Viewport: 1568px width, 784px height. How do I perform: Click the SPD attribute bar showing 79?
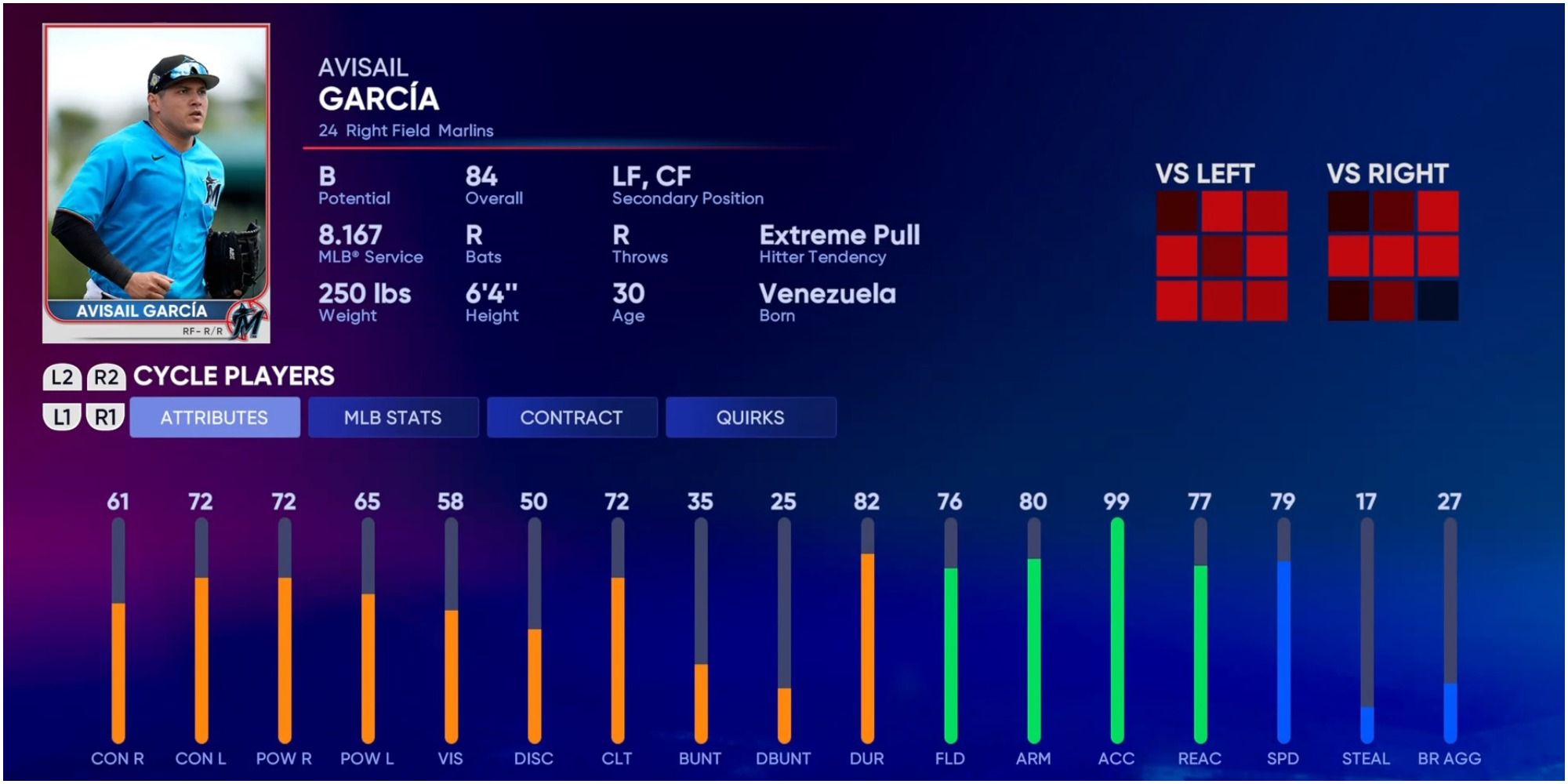pyautogui.click(x=1285, y=627)
